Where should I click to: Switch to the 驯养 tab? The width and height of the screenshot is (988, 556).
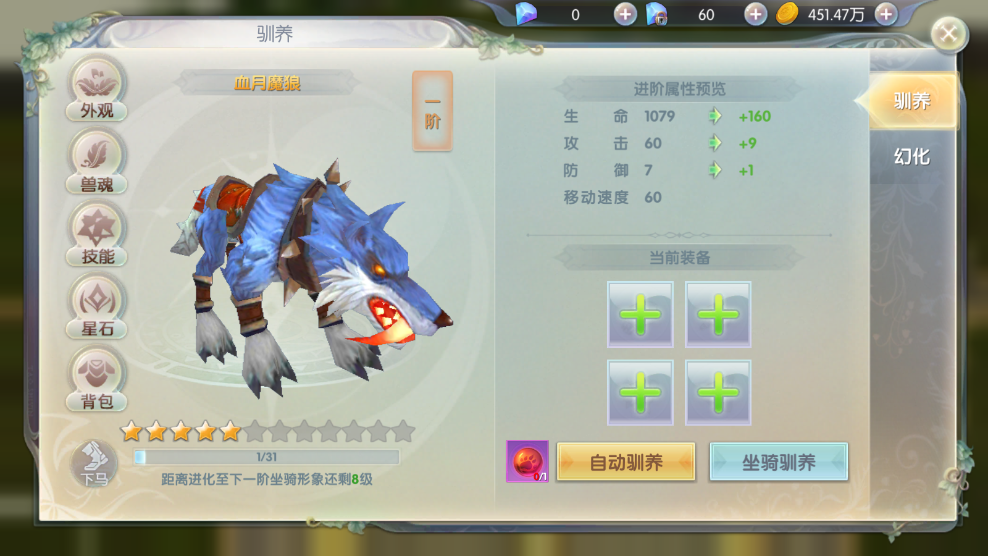click(911, 101)
